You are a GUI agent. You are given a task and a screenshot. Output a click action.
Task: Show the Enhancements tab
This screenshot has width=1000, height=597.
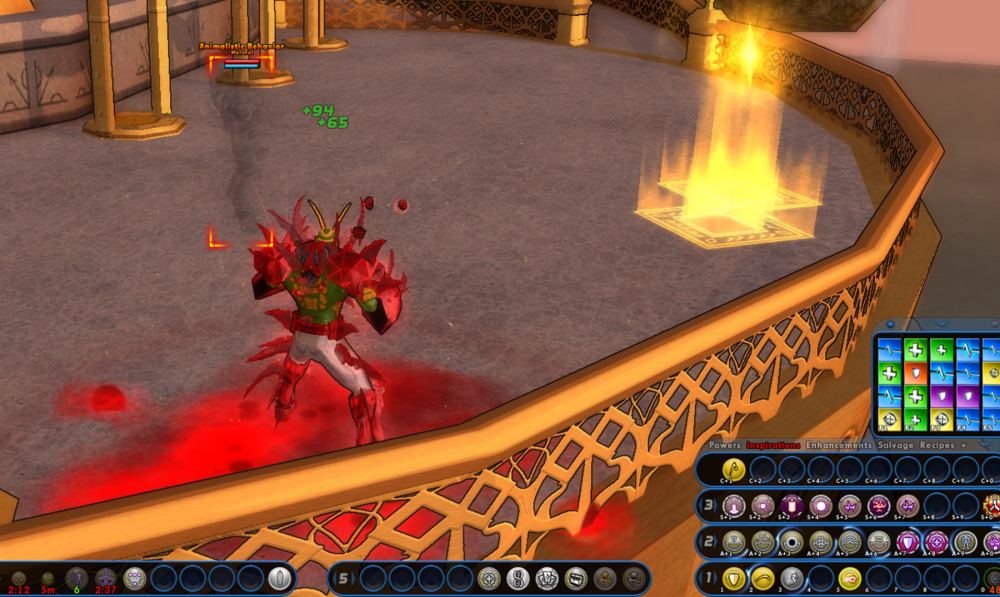click(x=838, y=444)
